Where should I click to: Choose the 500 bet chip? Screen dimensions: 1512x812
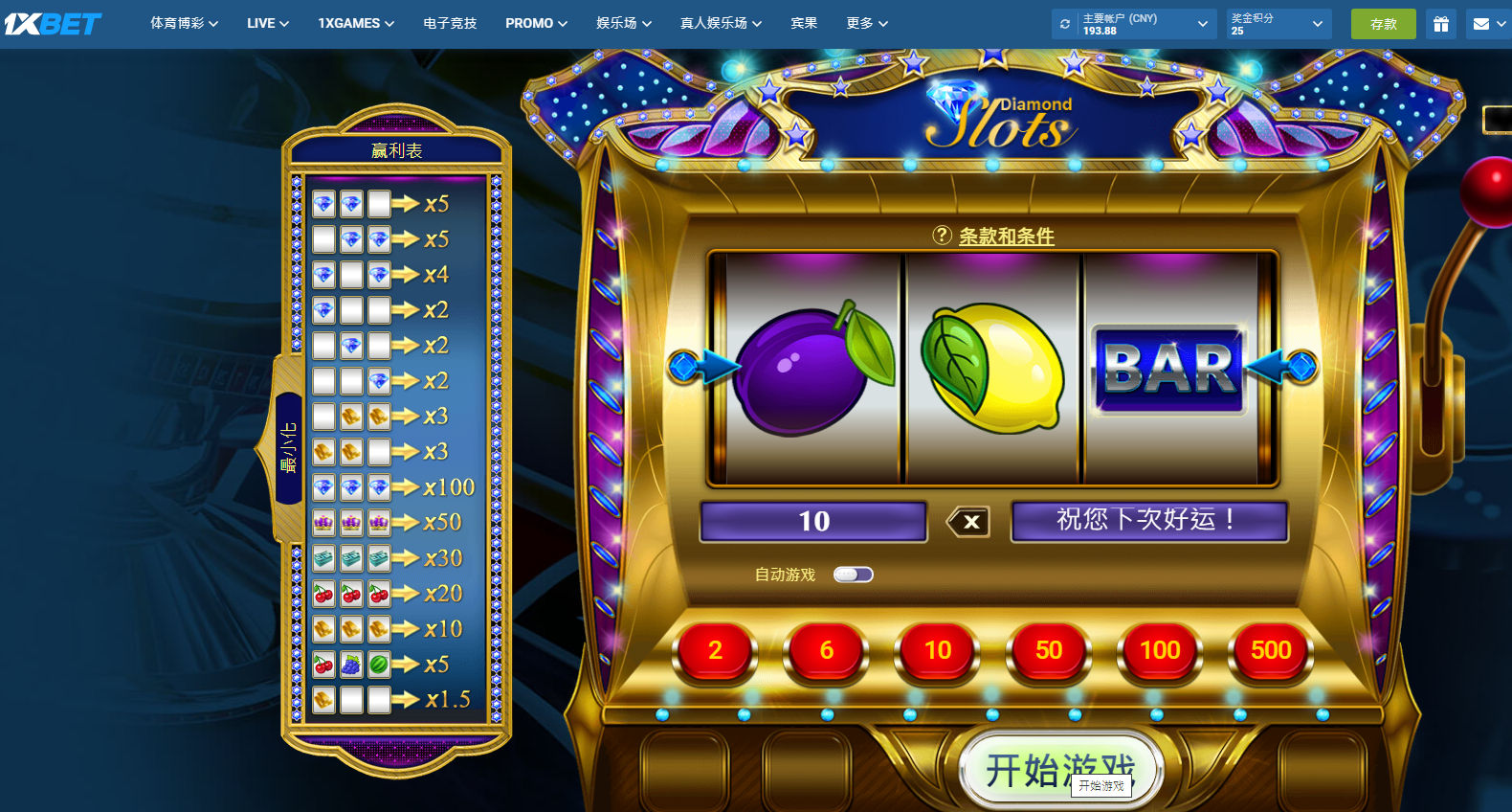[1271, 651]
